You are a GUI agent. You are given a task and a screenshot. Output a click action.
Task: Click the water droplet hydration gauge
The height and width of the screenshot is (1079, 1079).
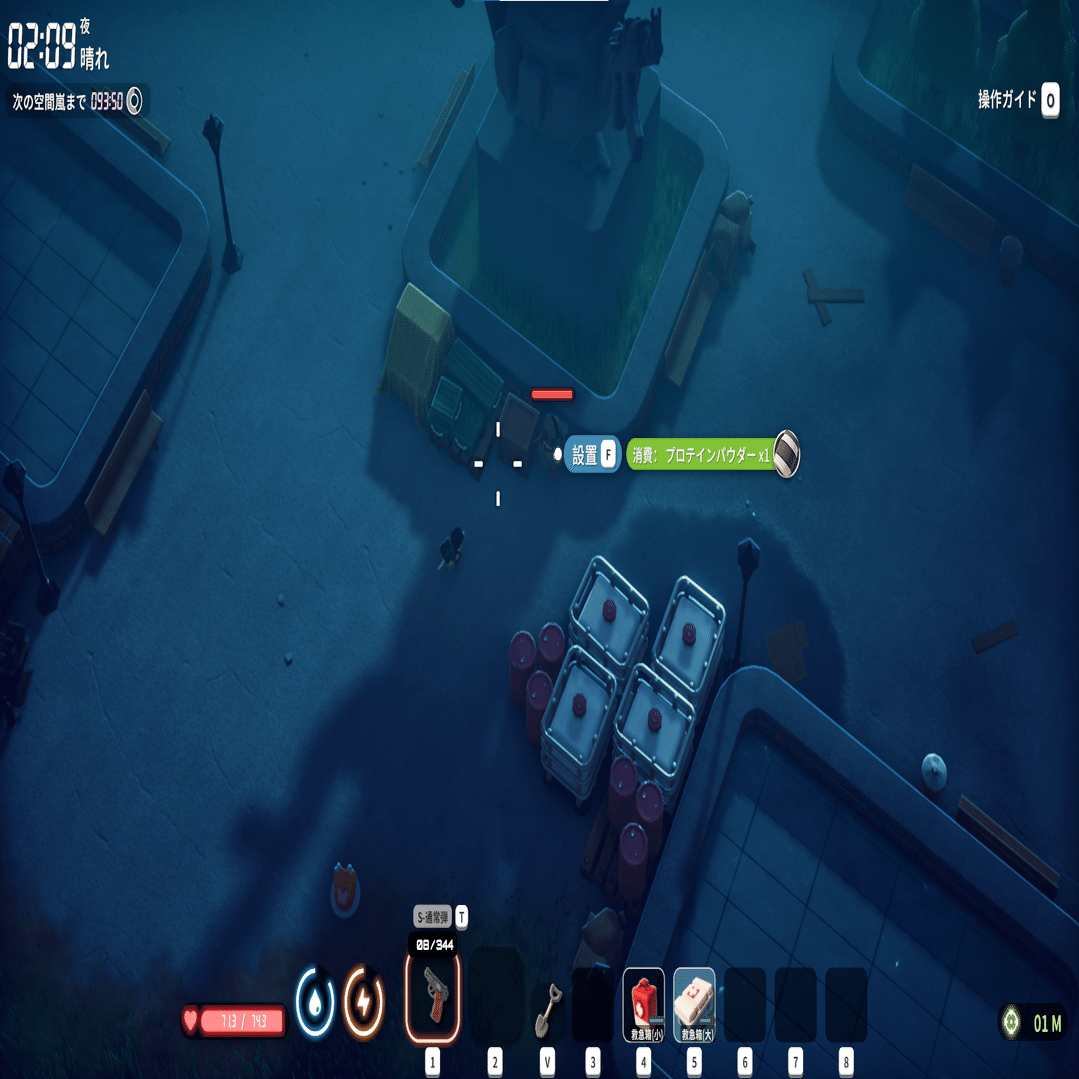click(x=315, y=1001)
